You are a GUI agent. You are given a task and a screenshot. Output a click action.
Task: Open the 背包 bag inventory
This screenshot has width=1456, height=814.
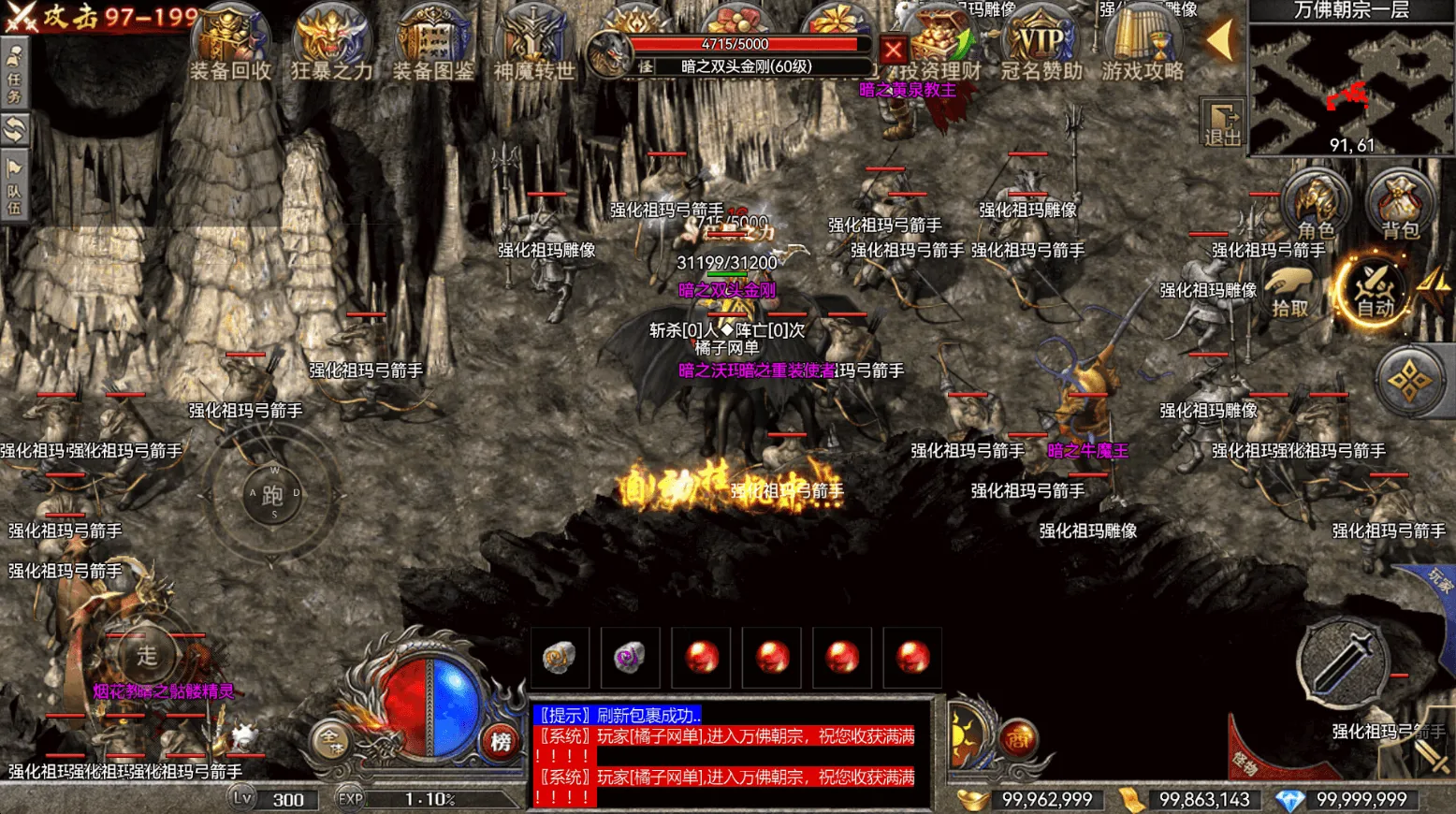[x=1400, y=206]
